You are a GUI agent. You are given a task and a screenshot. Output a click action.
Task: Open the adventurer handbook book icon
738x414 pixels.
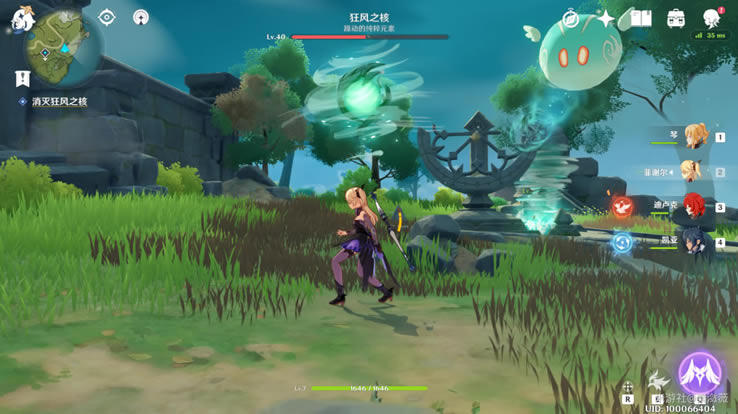pos(641,18)
